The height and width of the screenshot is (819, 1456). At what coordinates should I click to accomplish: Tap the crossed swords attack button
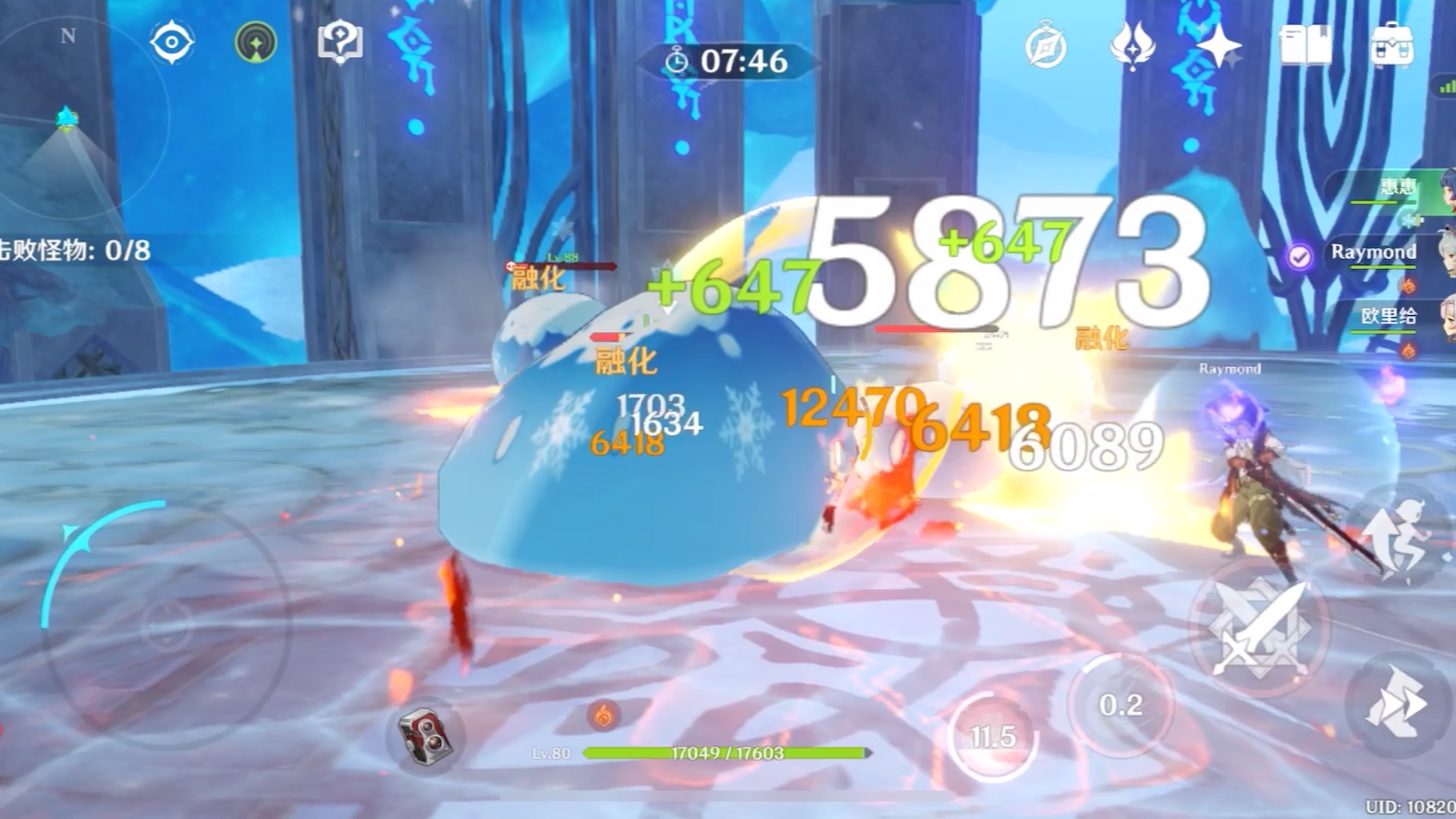1258,628
